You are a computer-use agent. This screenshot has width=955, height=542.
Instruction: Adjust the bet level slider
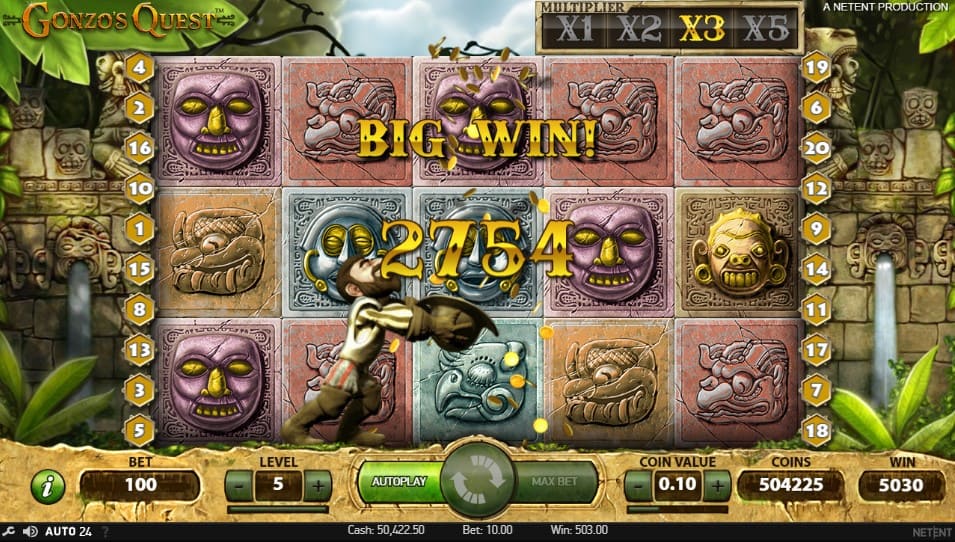point(277,509)
